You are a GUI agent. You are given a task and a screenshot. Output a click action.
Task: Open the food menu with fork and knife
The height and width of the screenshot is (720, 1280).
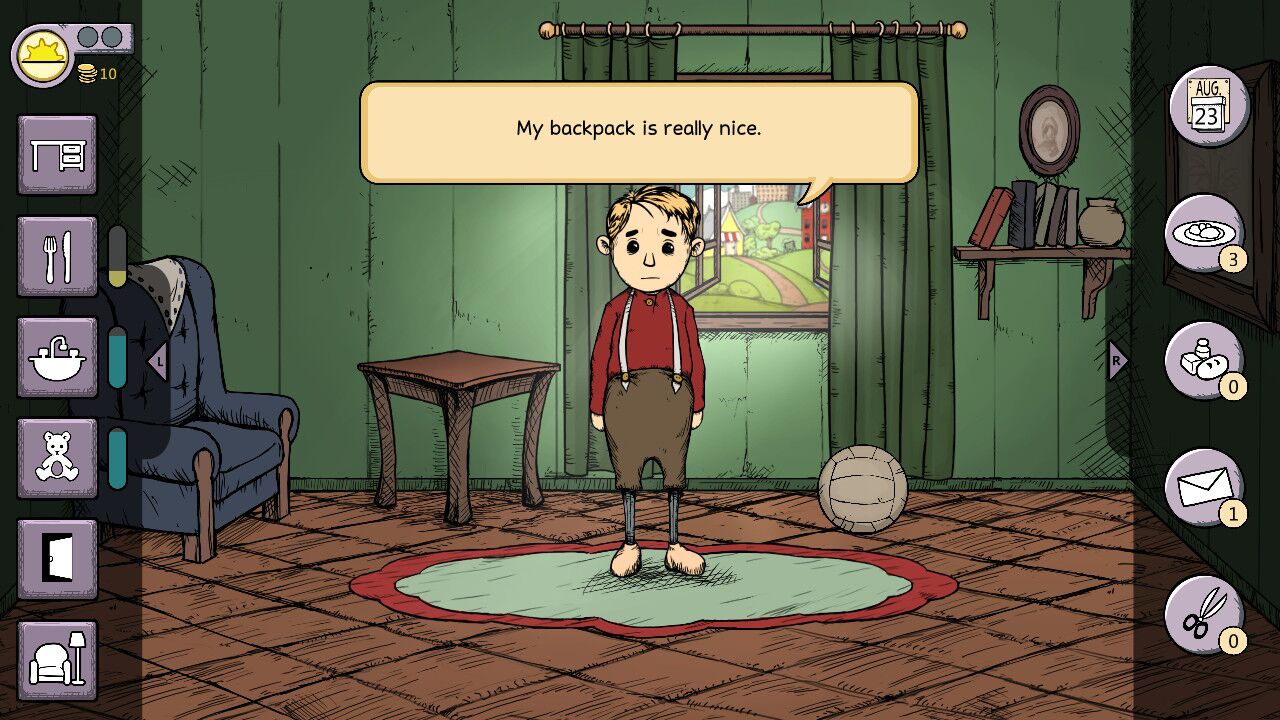tap(57, 255)
